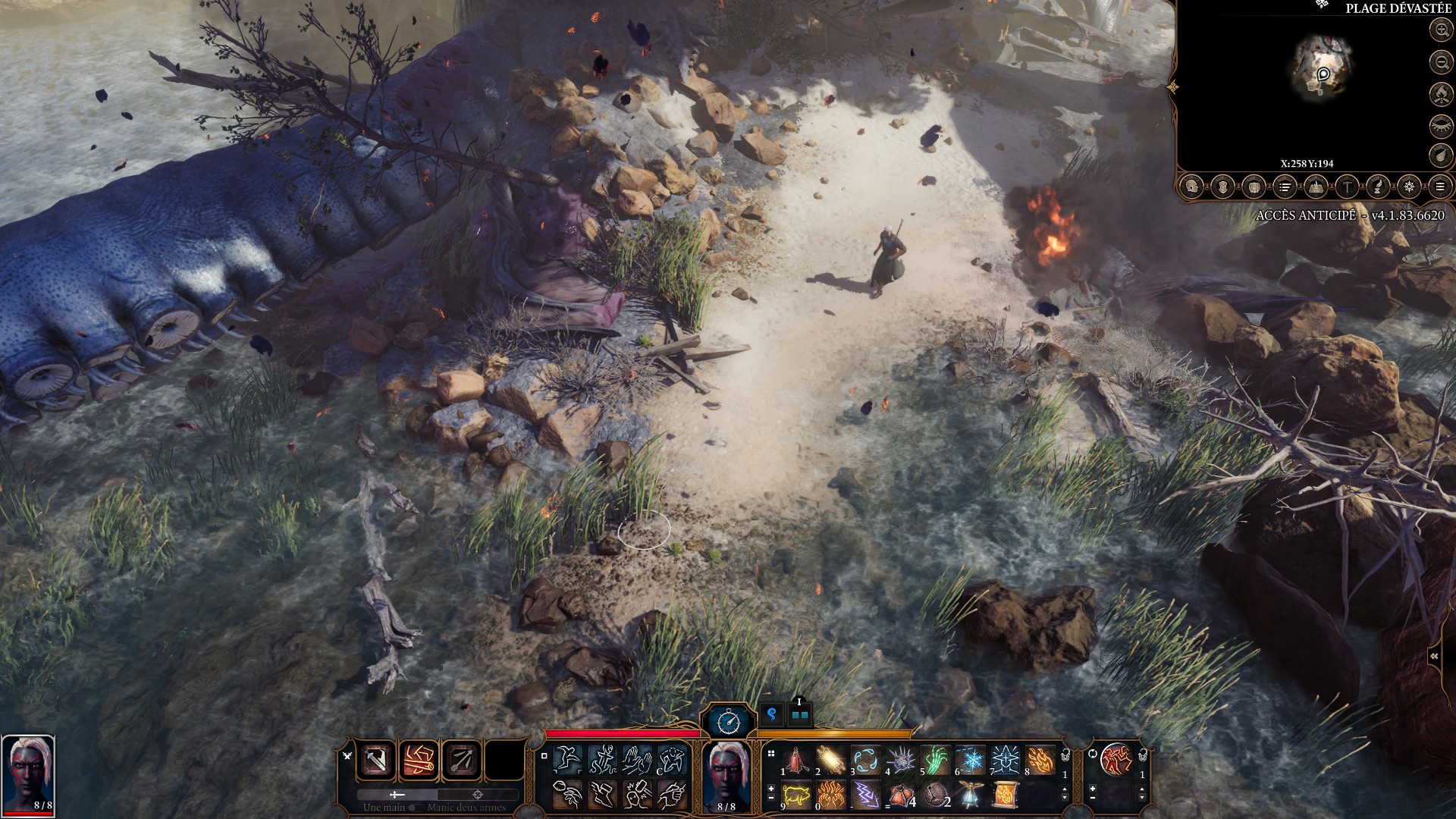This screenshot has width=1456, height=819.
Task: Select the ranged bow attack slot
Action: pyautogui.click(x=462, y=759)
